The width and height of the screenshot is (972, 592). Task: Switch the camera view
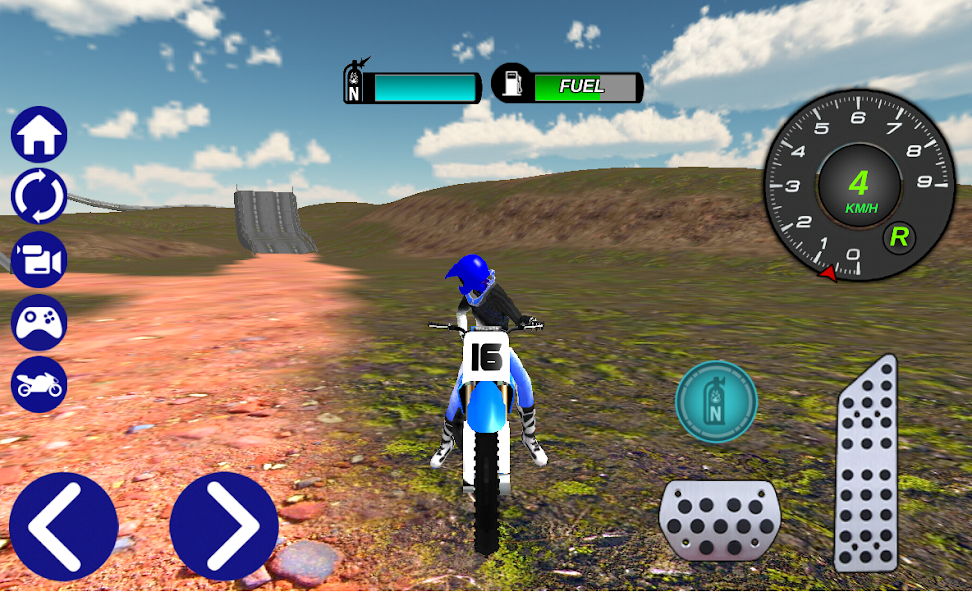(x=39, y=260)
